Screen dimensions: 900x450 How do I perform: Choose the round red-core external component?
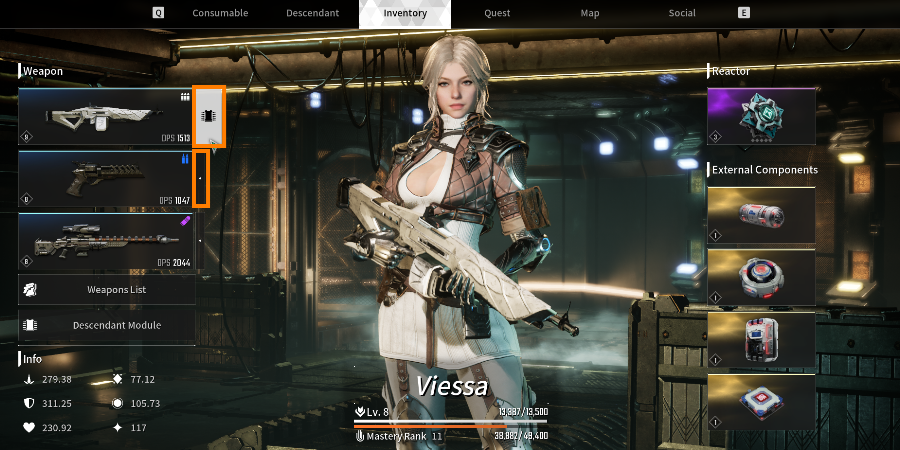click(x=761, y=277)
